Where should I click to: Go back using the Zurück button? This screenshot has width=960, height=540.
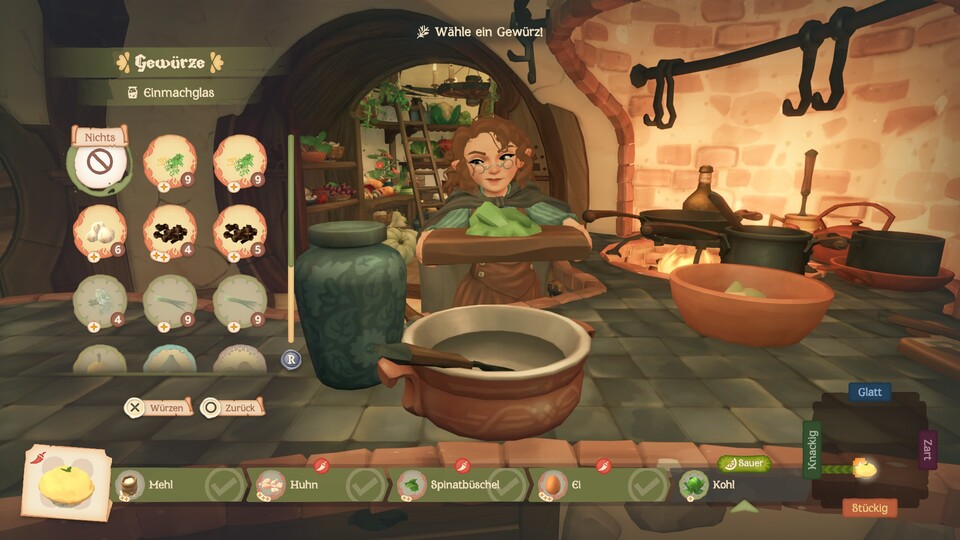[232, 407]
